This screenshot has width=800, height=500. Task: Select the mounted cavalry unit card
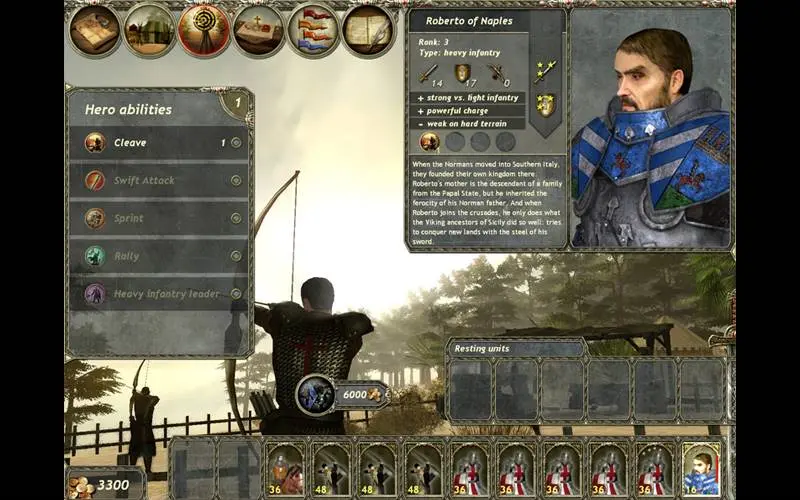point(285,468)
